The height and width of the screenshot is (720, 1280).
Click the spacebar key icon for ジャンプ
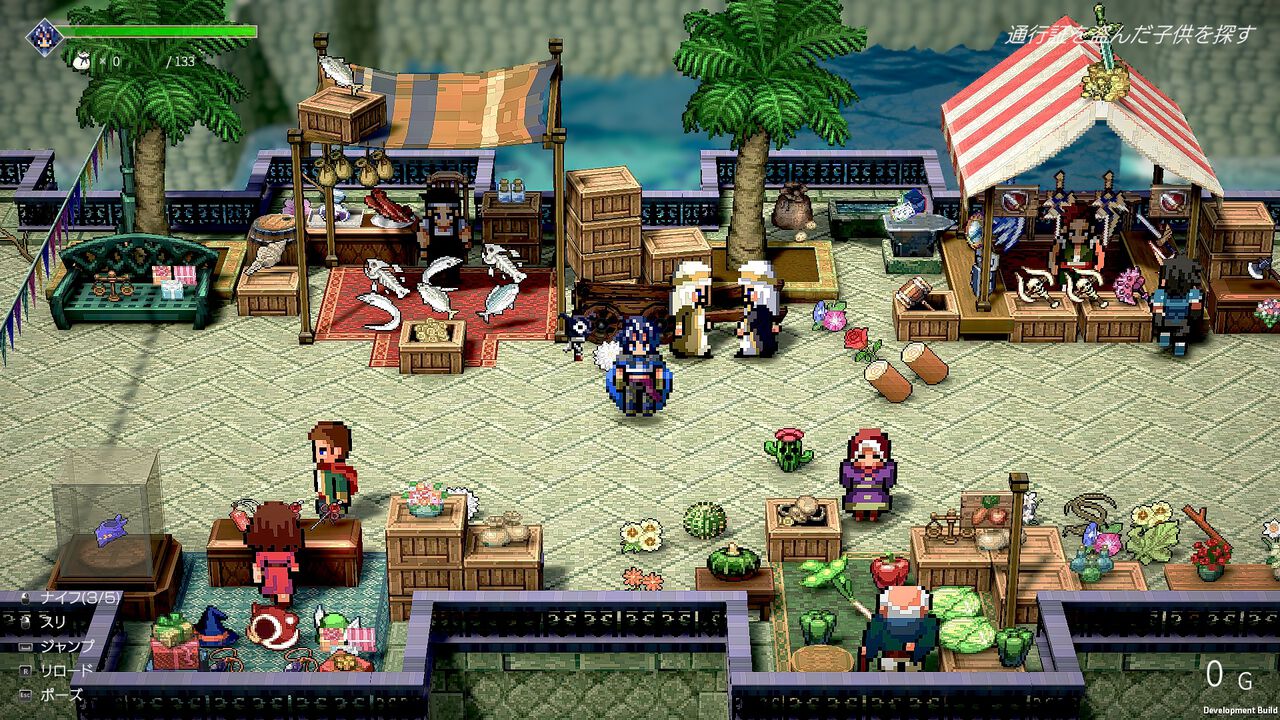pyautogui.click(x=23, y=645)
